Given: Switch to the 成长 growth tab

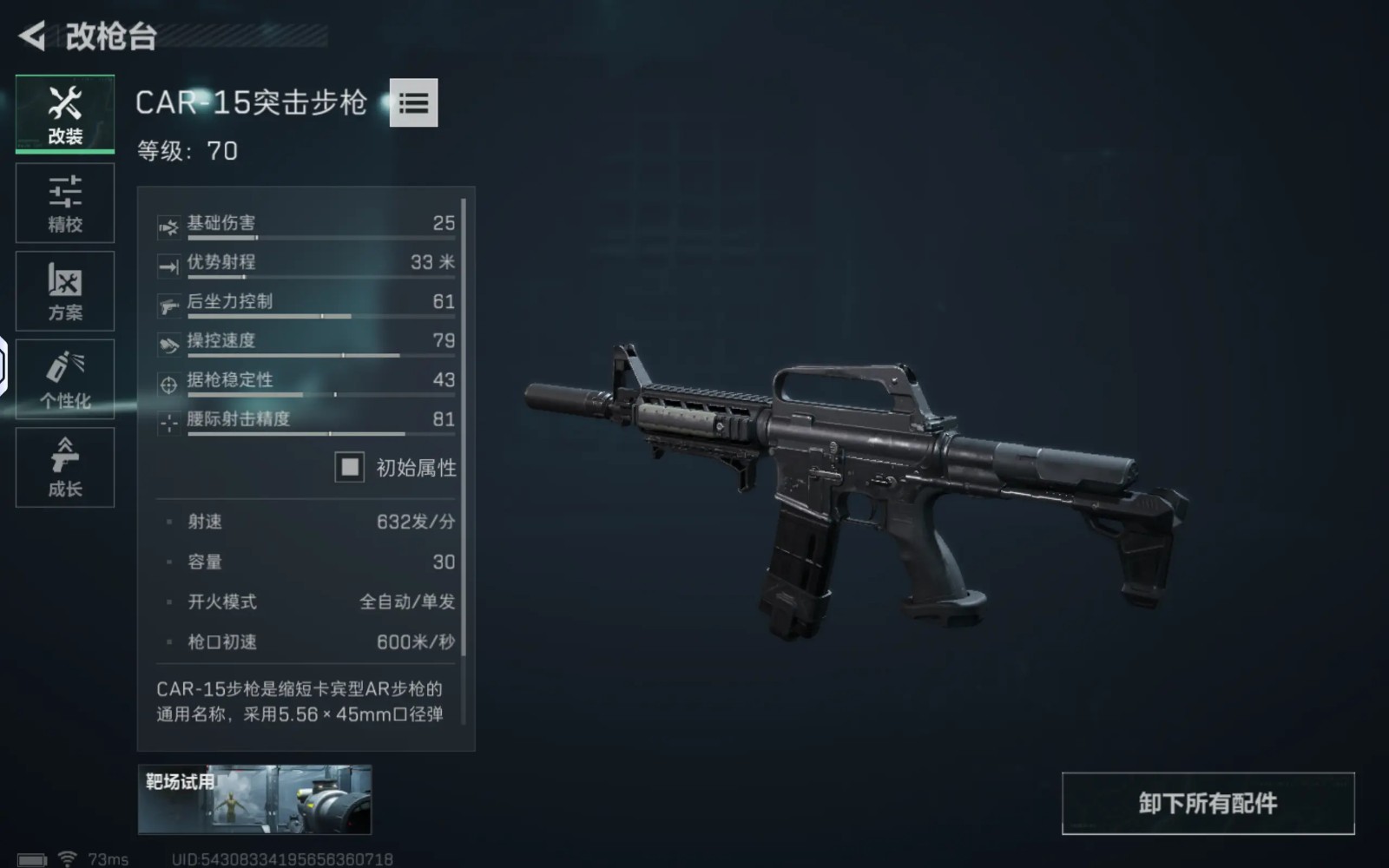Looking at the screenshot, I should pos(65,467).
